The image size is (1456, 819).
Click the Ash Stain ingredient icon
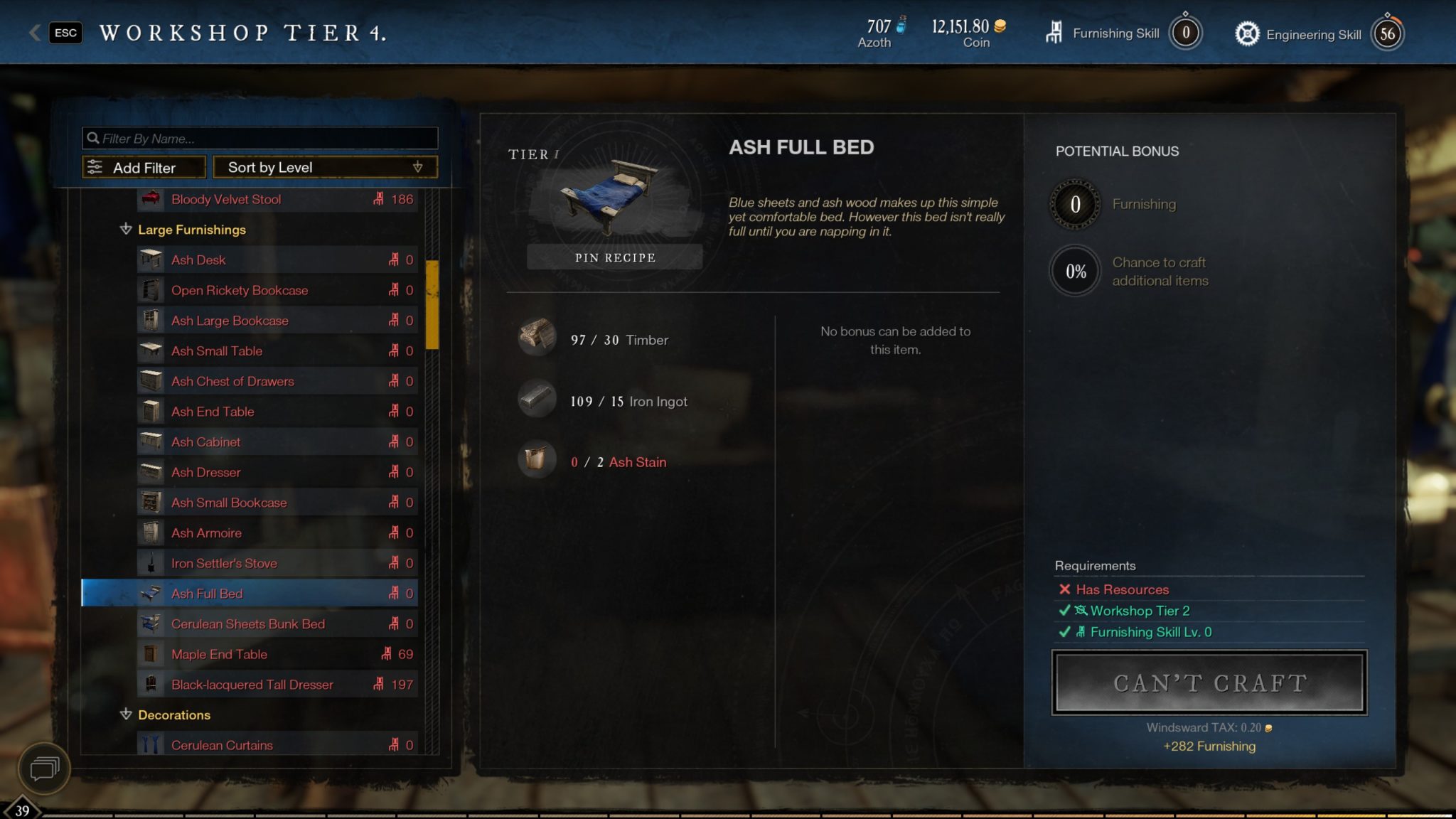click(x=537, y=460)
